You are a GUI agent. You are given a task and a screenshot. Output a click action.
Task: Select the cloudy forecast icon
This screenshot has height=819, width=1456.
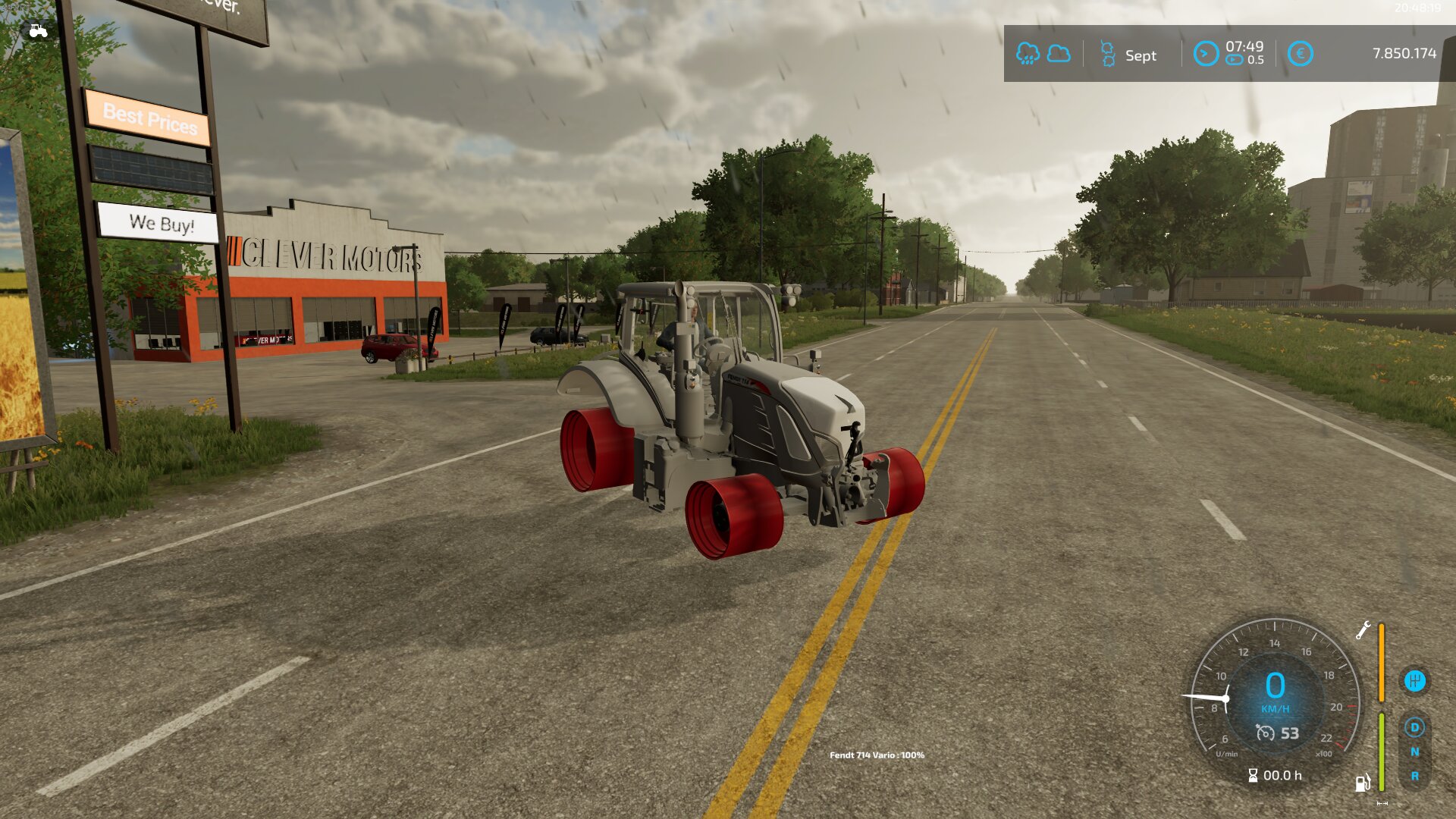[x=1059, y=54]
